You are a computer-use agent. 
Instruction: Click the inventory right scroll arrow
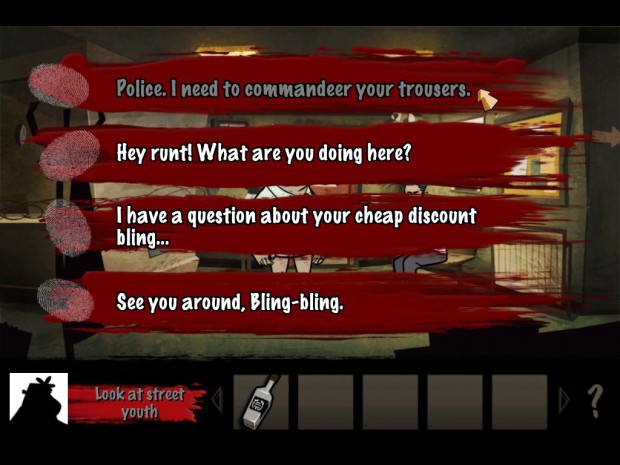point(564,402)
